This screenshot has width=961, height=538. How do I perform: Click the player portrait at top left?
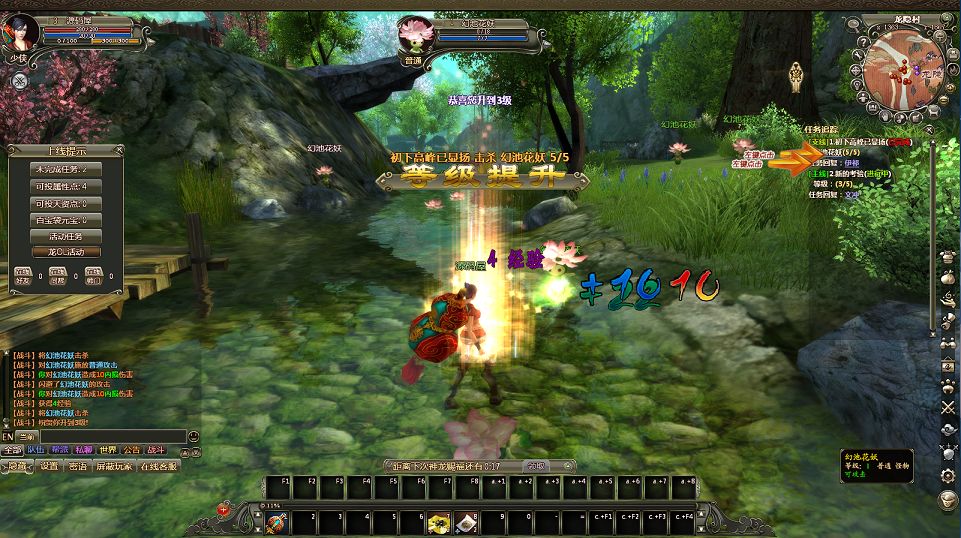point(22,32)
